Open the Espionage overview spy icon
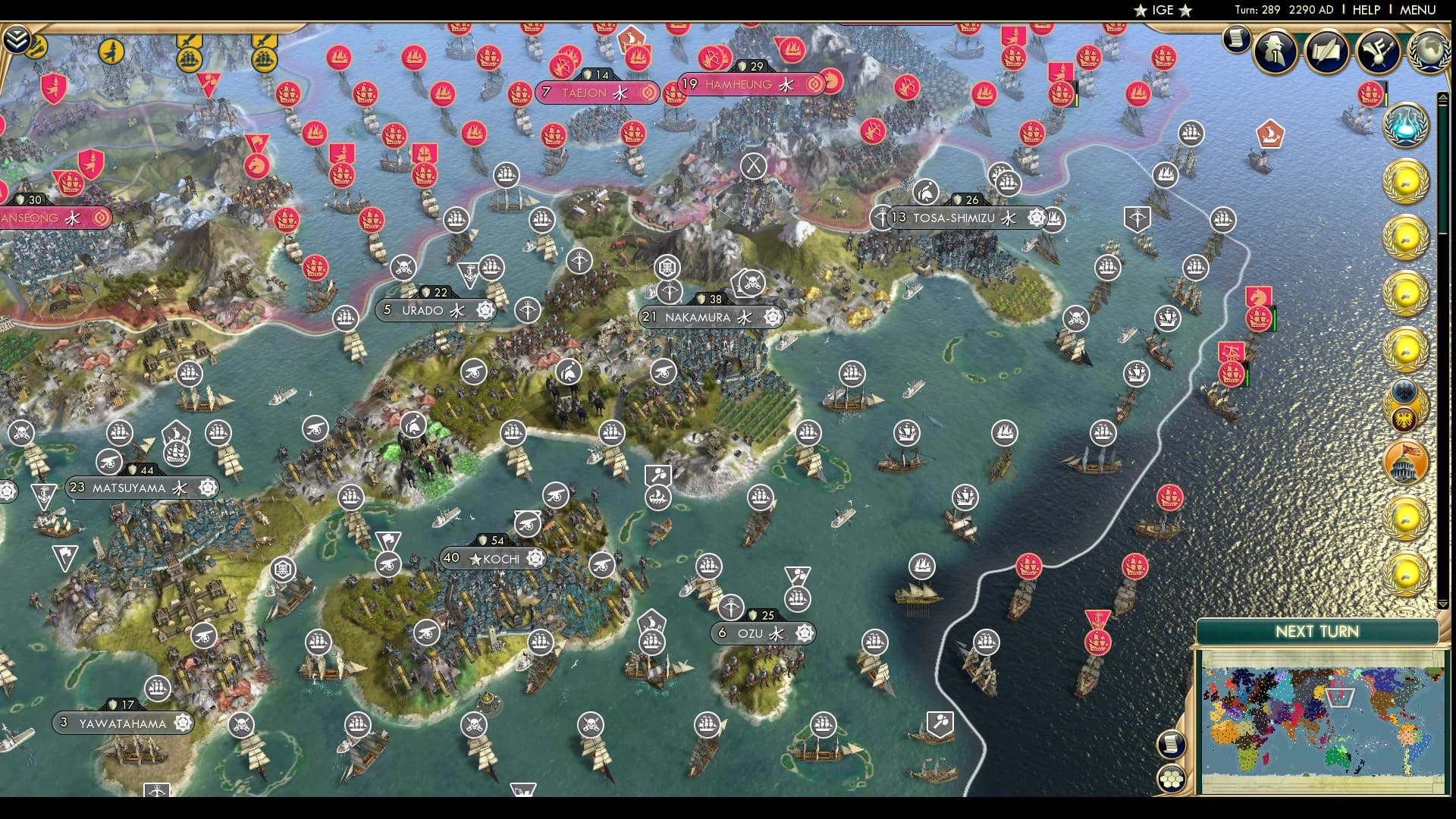Image resolution: width=1456 pixels, height=819 pixels. click(1276, 52)
